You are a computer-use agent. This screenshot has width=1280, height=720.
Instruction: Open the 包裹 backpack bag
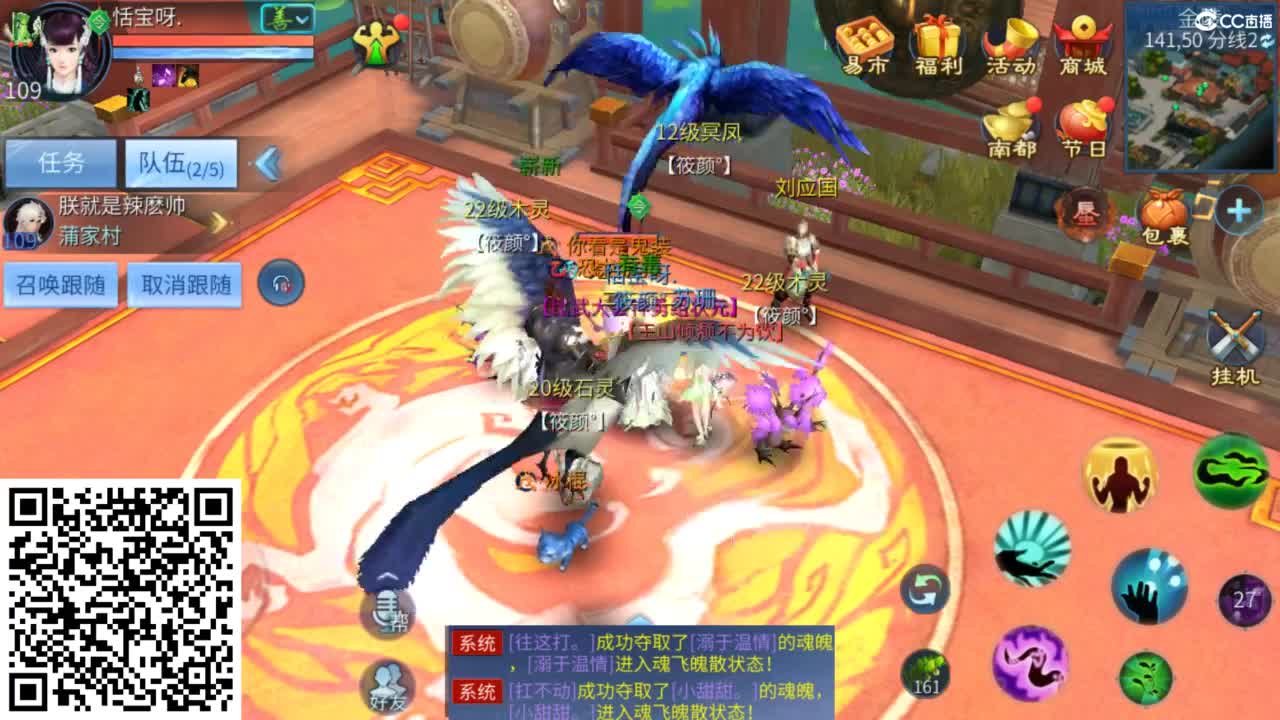coord(1166,212)
